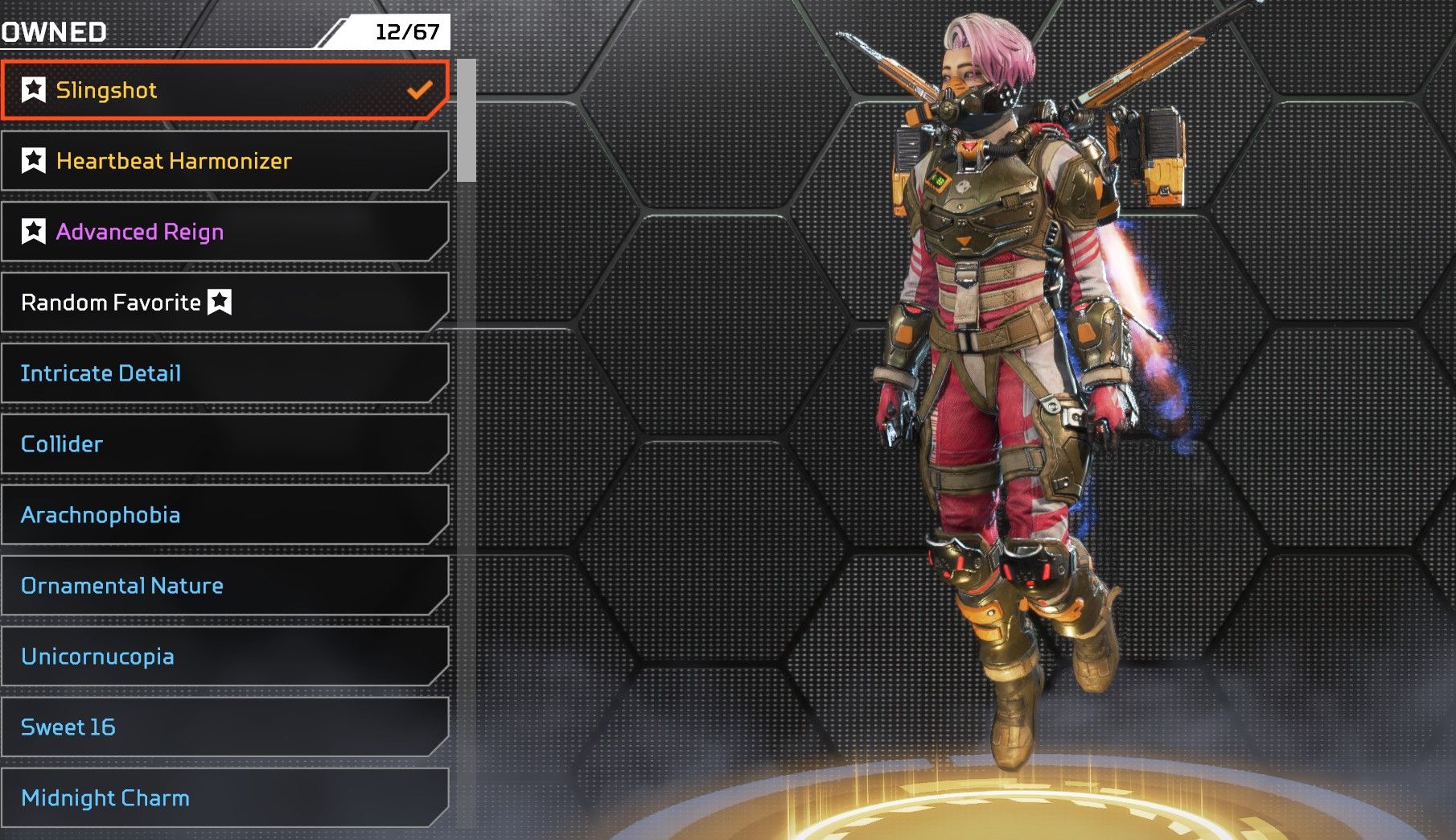Toggle the favorite star on Heartbeat Harmonizer
The height and width of the screenshot is (840, 1456).
click(x=34, y=161)
